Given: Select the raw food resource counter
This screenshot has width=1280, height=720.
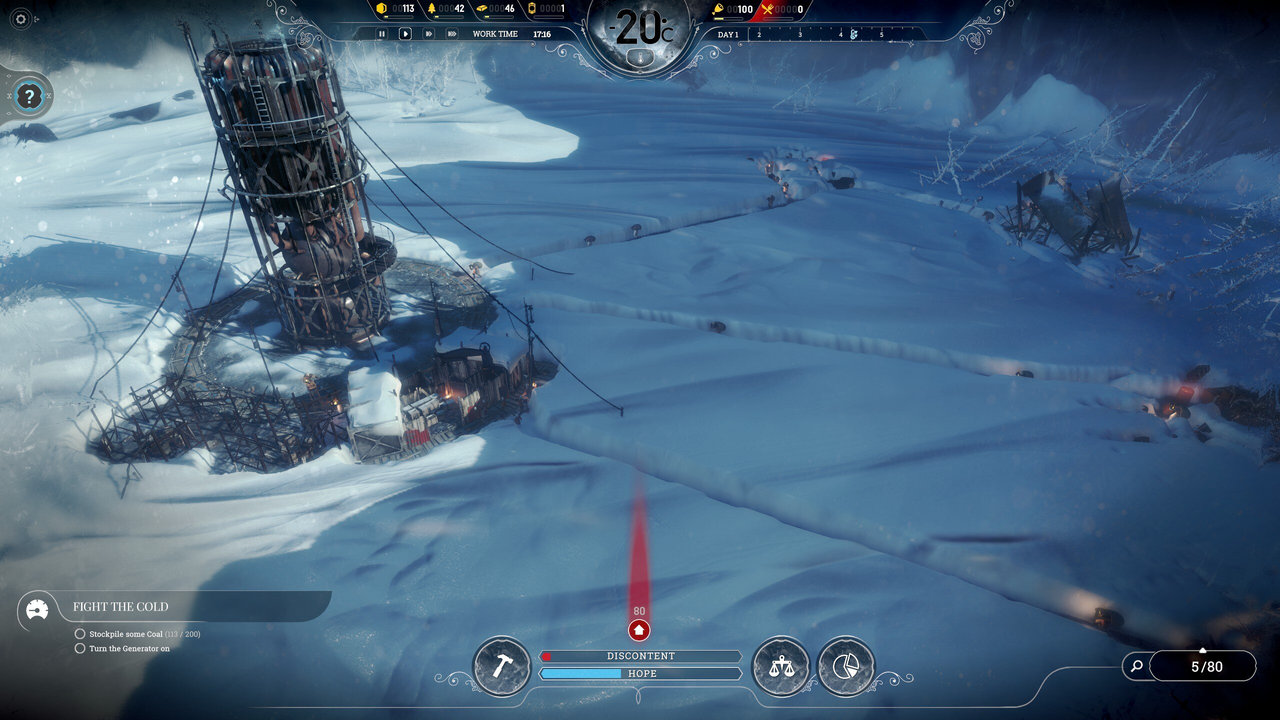Looking at the screenshot, I should [x=733, y=9].
